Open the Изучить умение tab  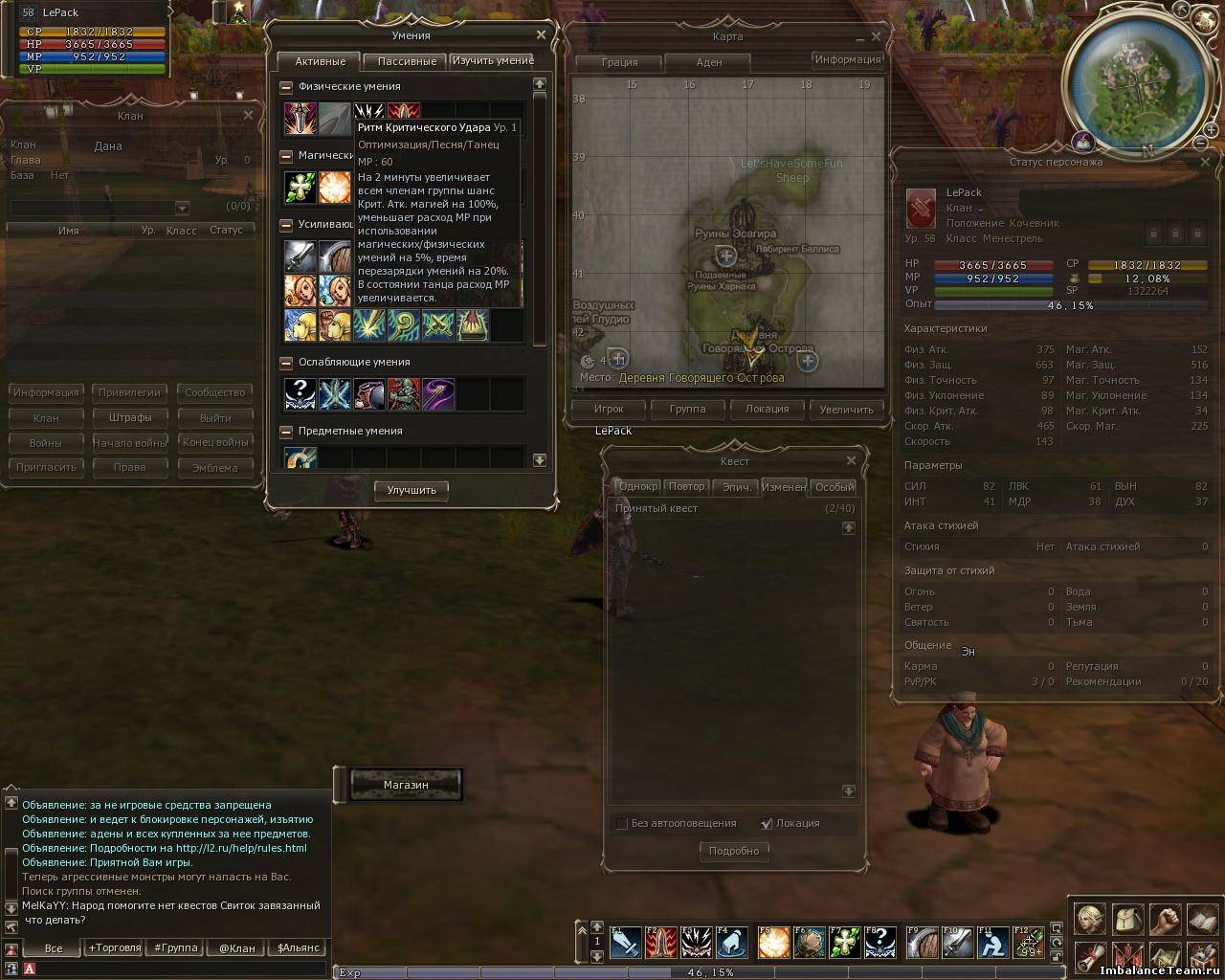click(492, 60)
